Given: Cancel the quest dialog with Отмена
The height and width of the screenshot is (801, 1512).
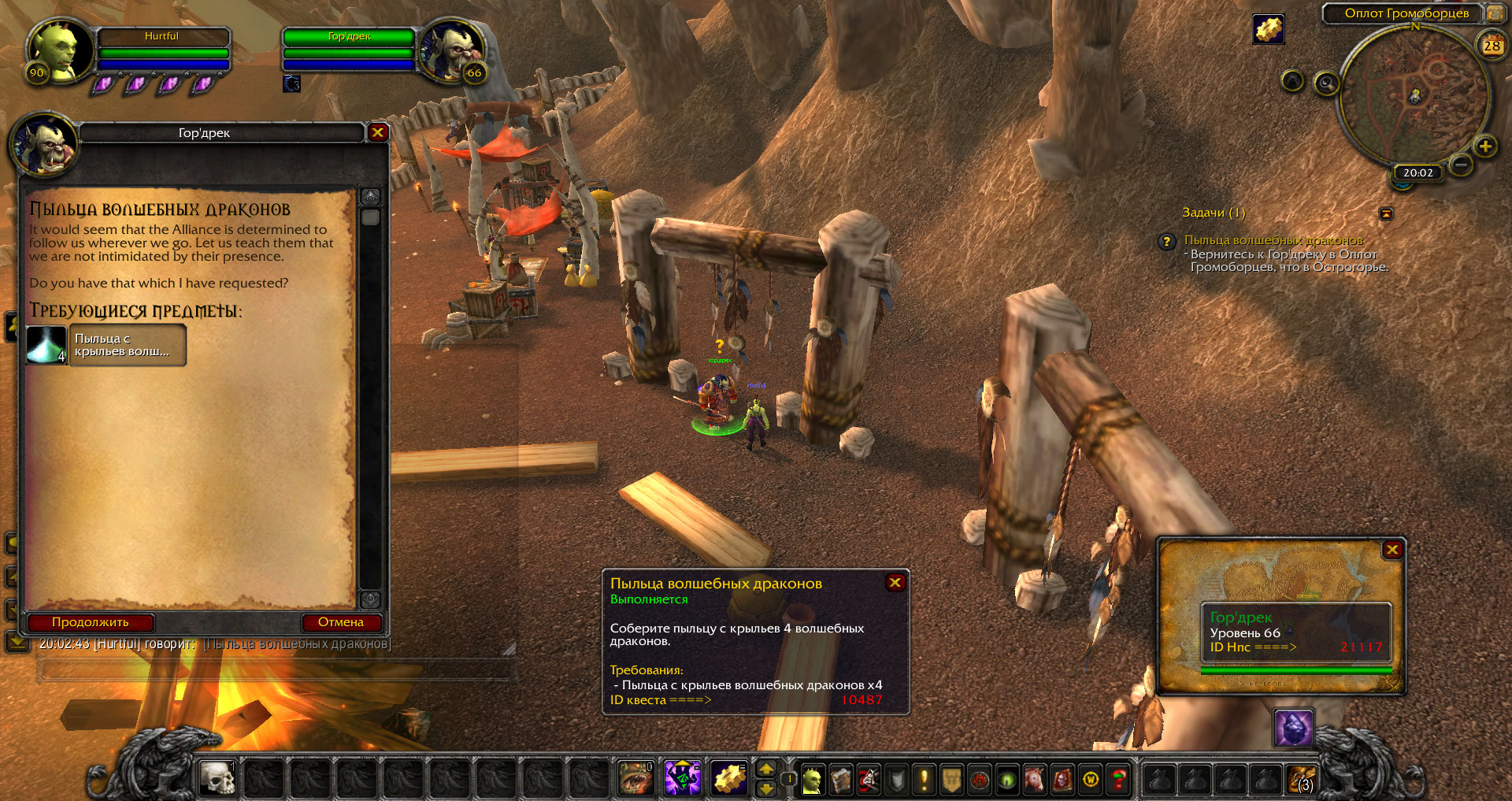Looking at the screenshot, I should pos(341,622).
